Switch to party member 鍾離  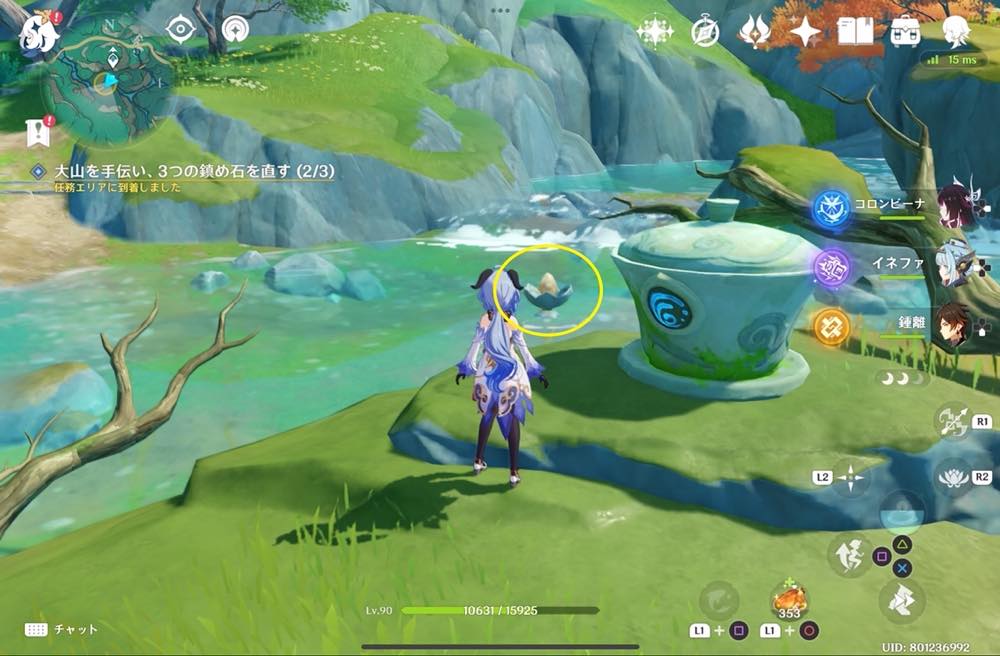click(x=955, y=325)
